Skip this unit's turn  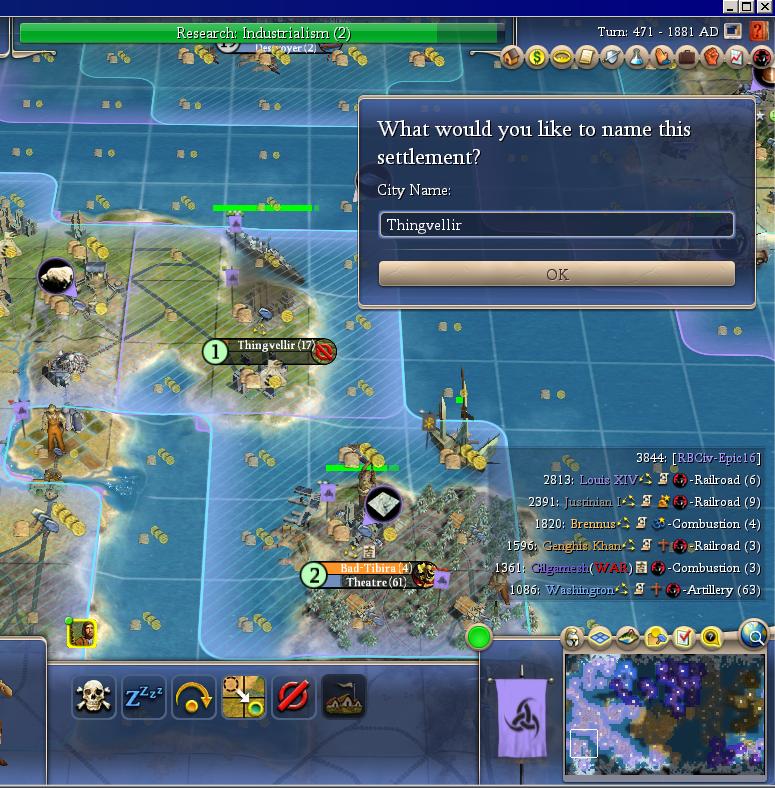193,697
